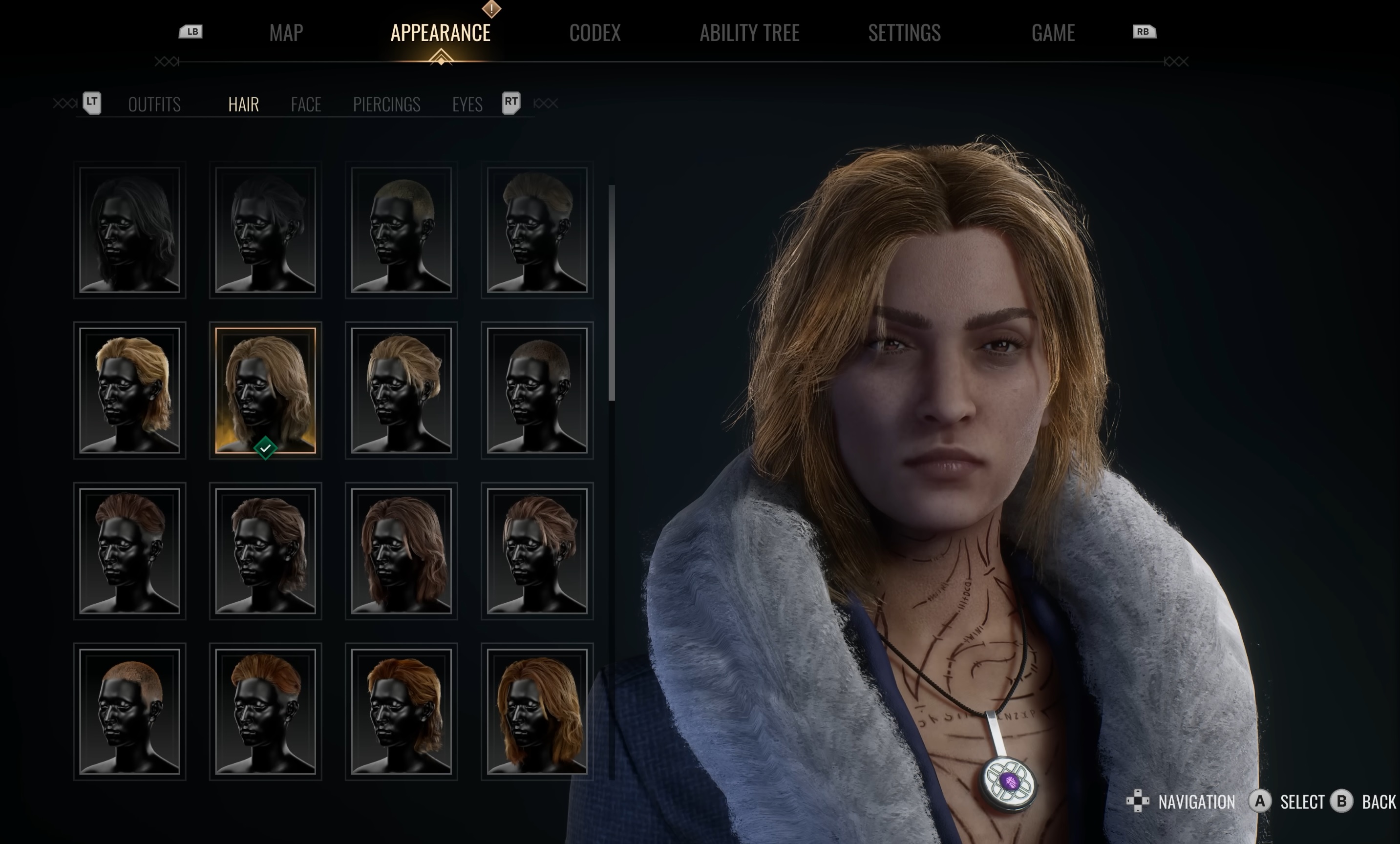Open the Face customization sub-tab
The height and width of the screenshot is (844, 1400).
click(306, 105)
